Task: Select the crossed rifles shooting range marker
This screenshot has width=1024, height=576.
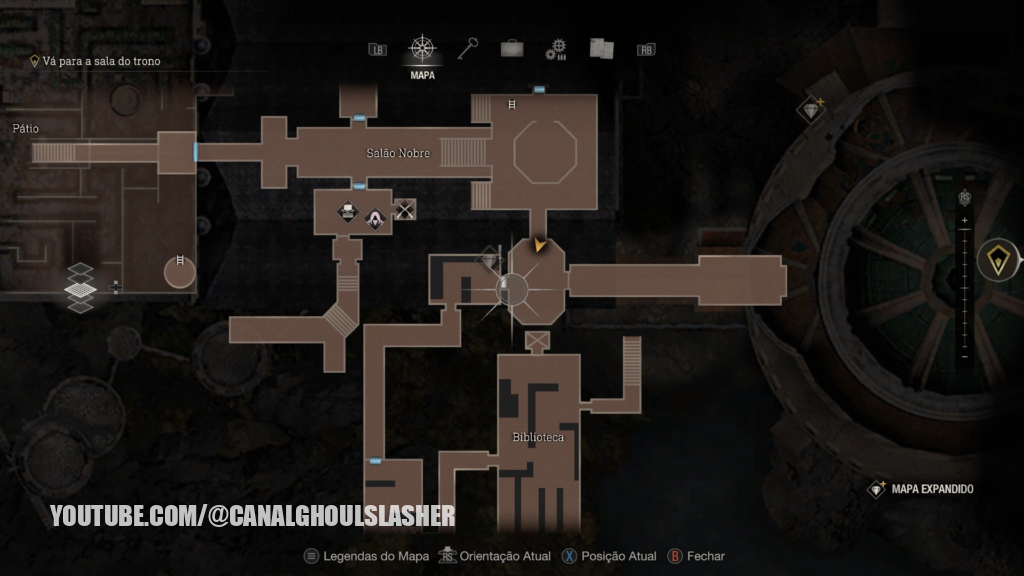Action: (x=405, y=209)
